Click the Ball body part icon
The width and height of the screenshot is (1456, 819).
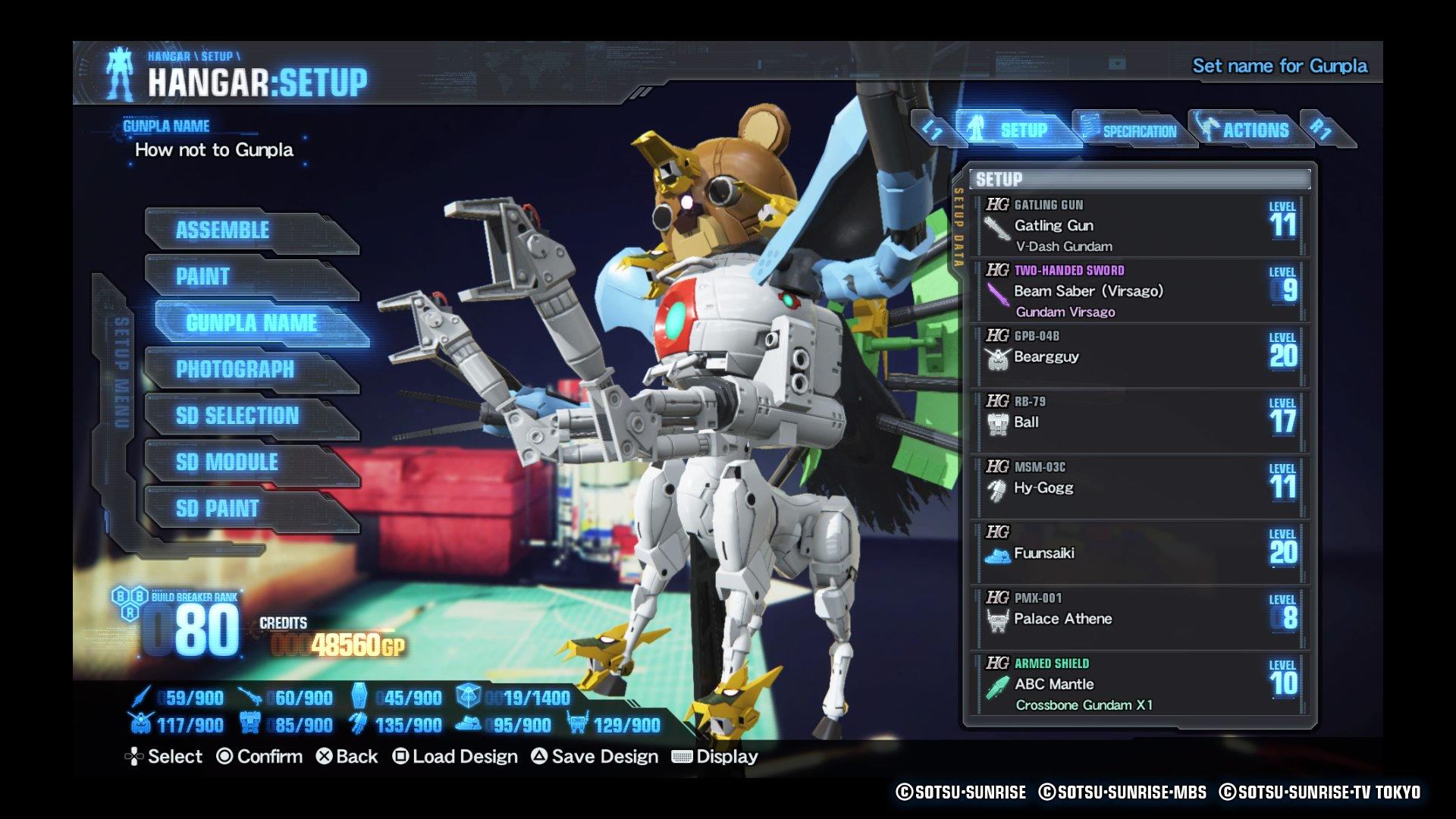click(997, 422)
